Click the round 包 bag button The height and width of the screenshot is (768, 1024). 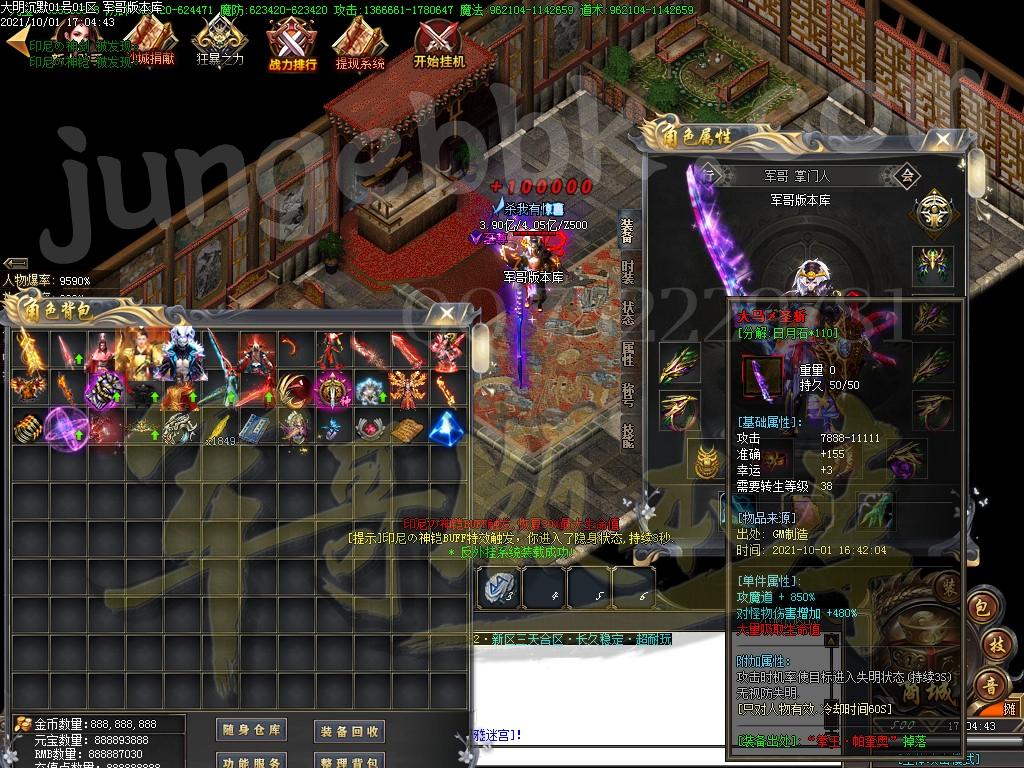tap(982, 606)
